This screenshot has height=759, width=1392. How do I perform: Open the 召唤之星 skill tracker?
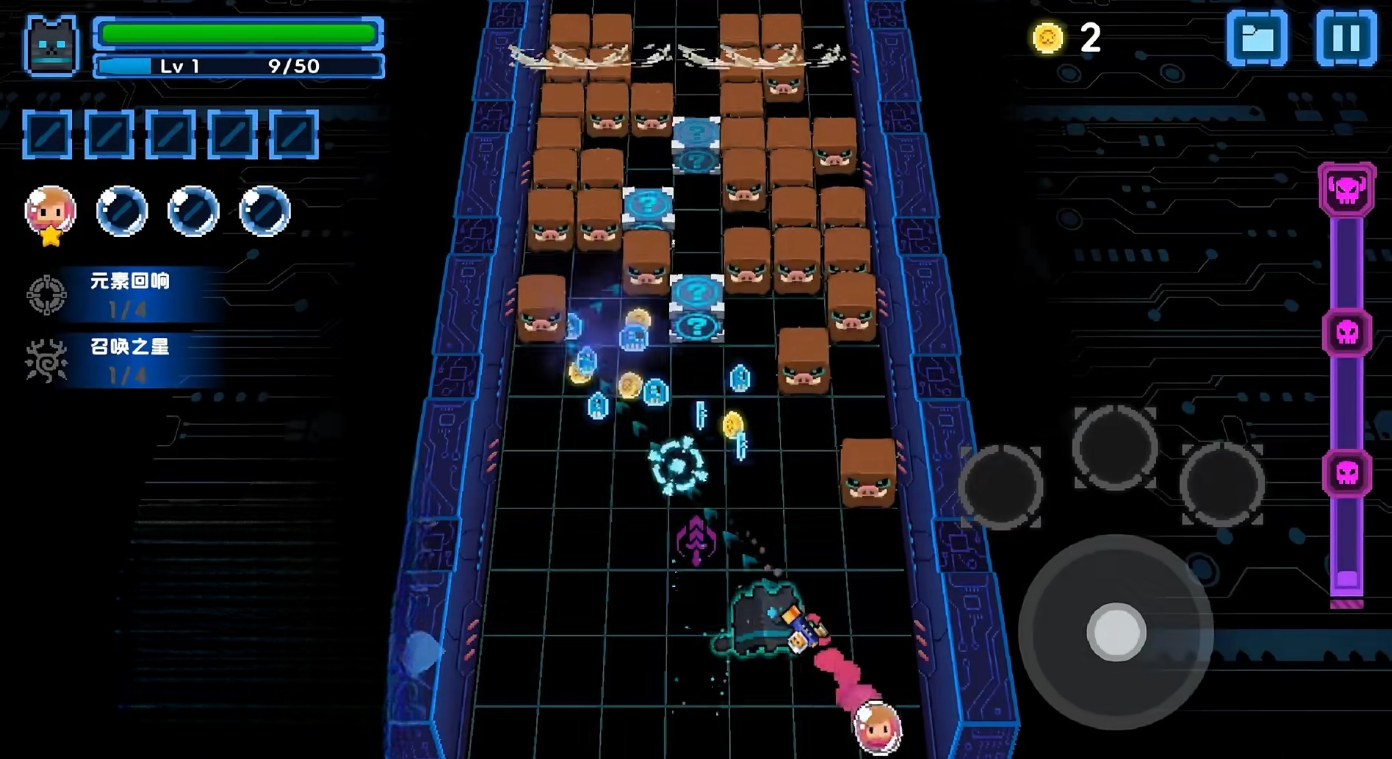[120, 360]
